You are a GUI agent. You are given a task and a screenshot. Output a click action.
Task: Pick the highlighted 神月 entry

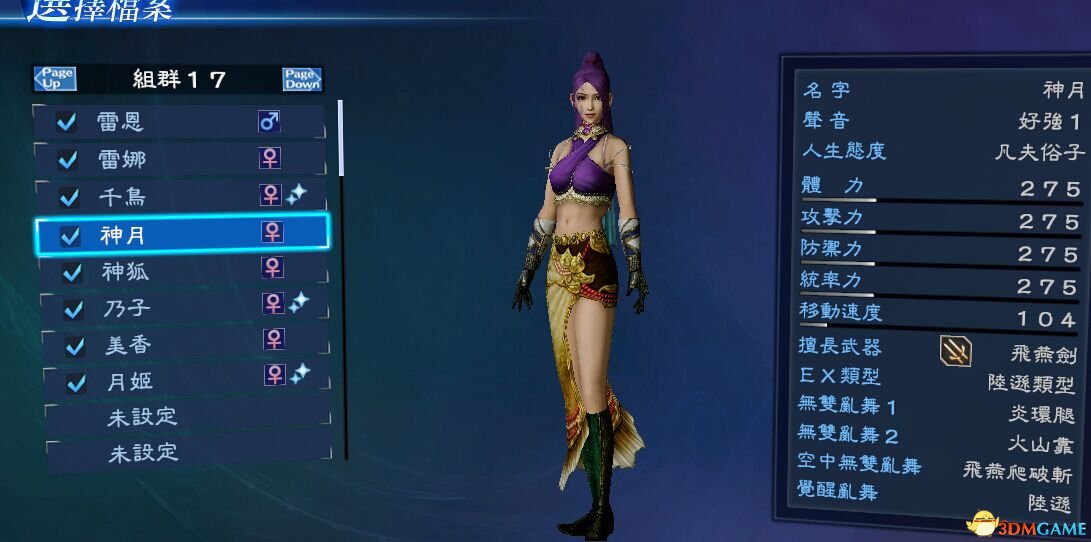tap(180, 234)
